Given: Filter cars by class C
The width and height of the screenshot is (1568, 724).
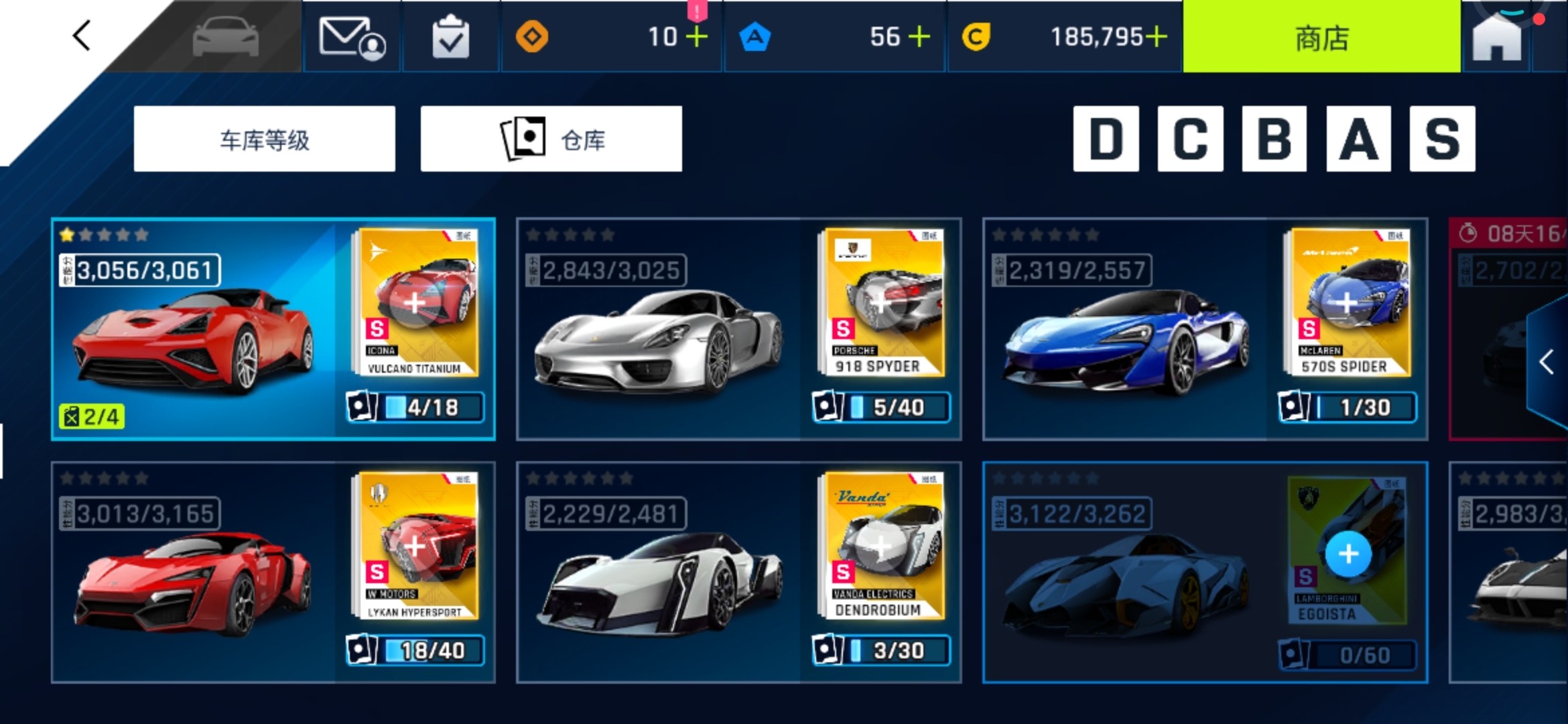Looking at the screenshot, I should pyautogui.click(x=1190, y=139).
